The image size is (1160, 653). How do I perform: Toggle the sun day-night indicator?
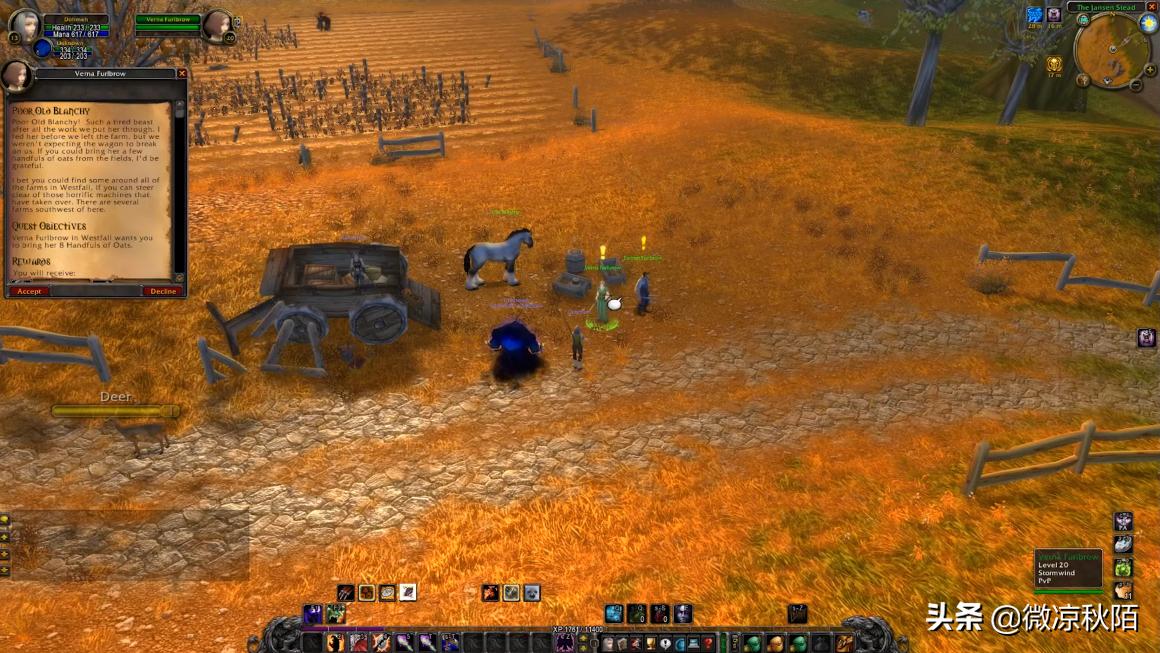pos(1148,22)
